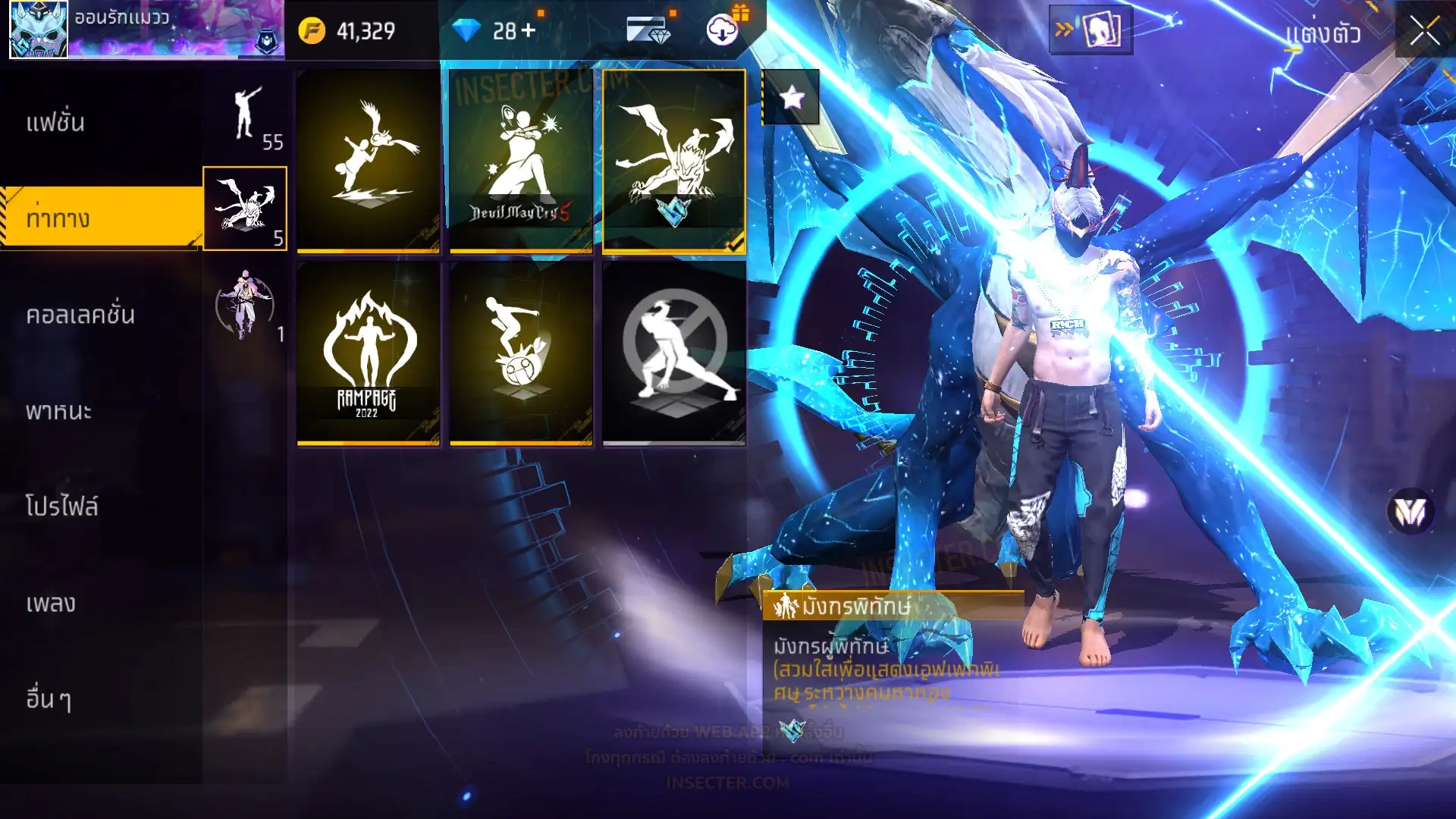The width and height of the screenshot is (1456, 819).
Task: Choose the Devil May Cry 5 emote
Action: (x=521, y=161)
